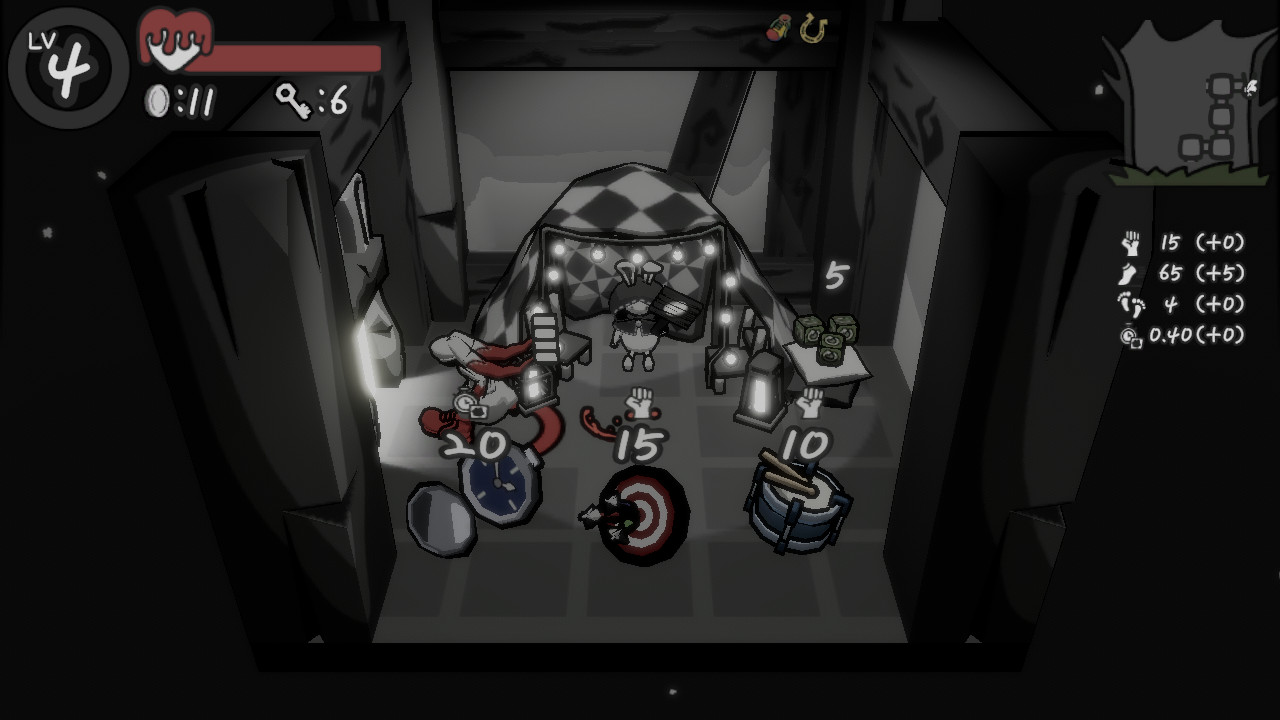
Task: Select the target board priced 15
Action: [x=644, y=515]
